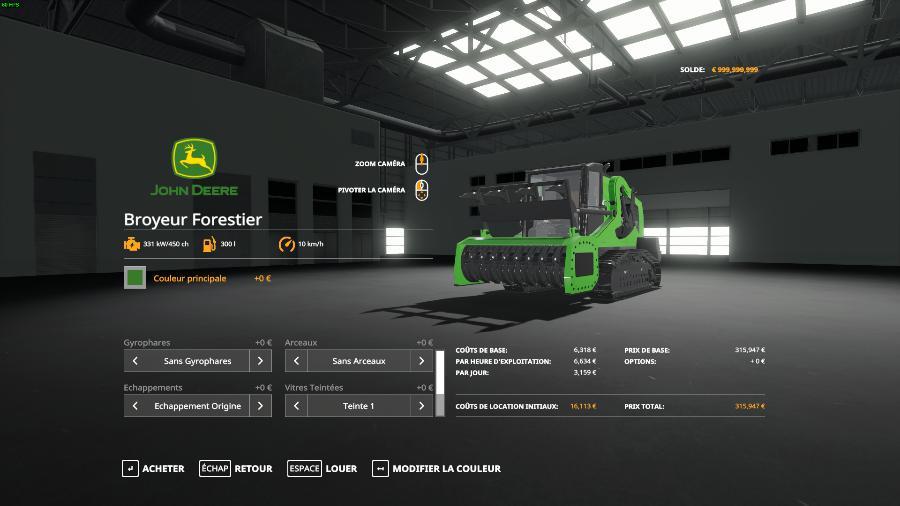Buy the vehicle with ACHETER
This screenshot has height=506, width=900.
tap(153, 468)
